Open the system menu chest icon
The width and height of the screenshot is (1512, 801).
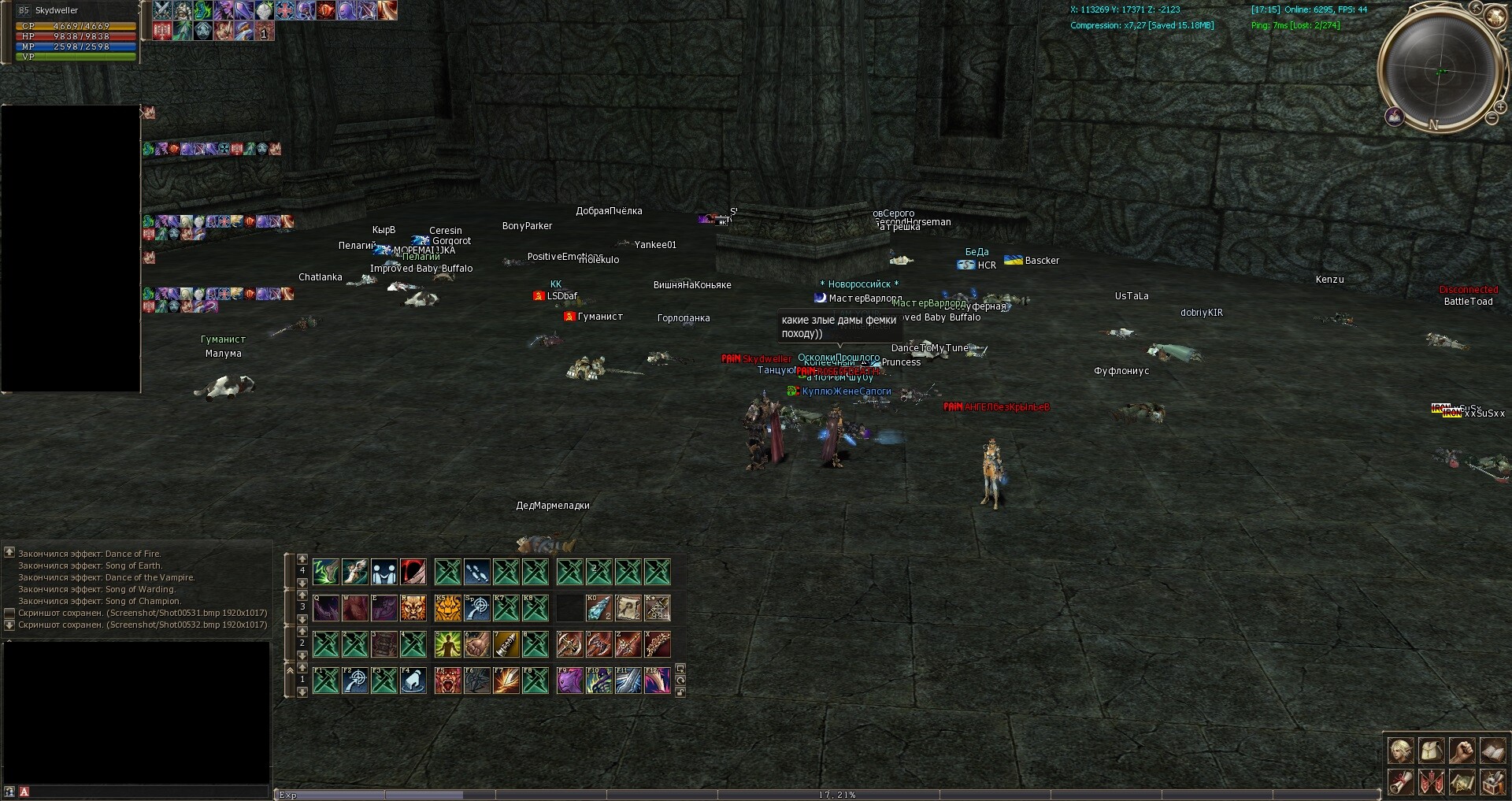pos(1492,781)
